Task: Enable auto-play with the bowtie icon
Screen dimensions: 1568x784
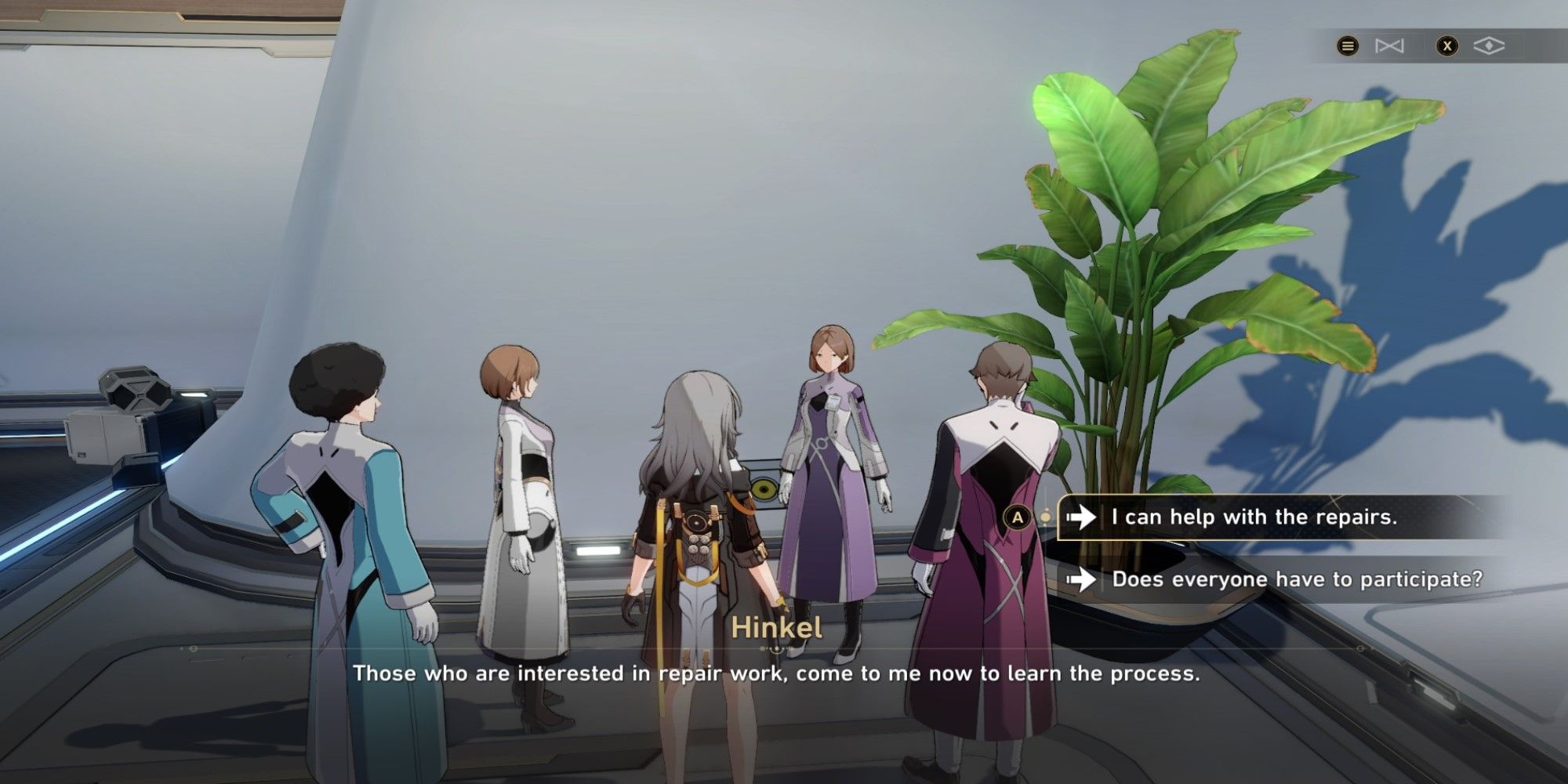Action: [x=1389, y=45]
